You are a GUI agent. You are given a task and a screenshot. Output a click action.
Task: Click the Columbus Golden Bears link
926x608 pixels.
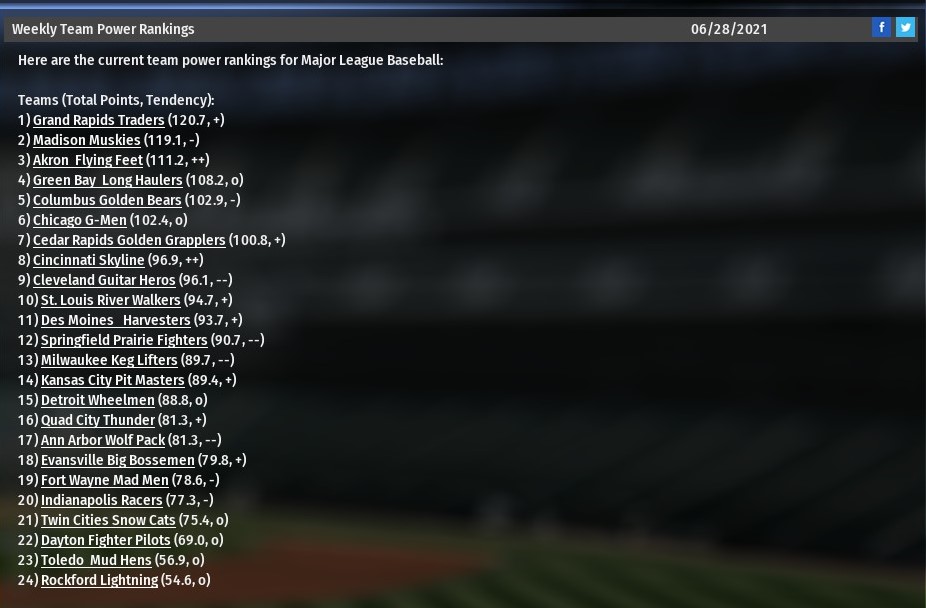point(107,200)
